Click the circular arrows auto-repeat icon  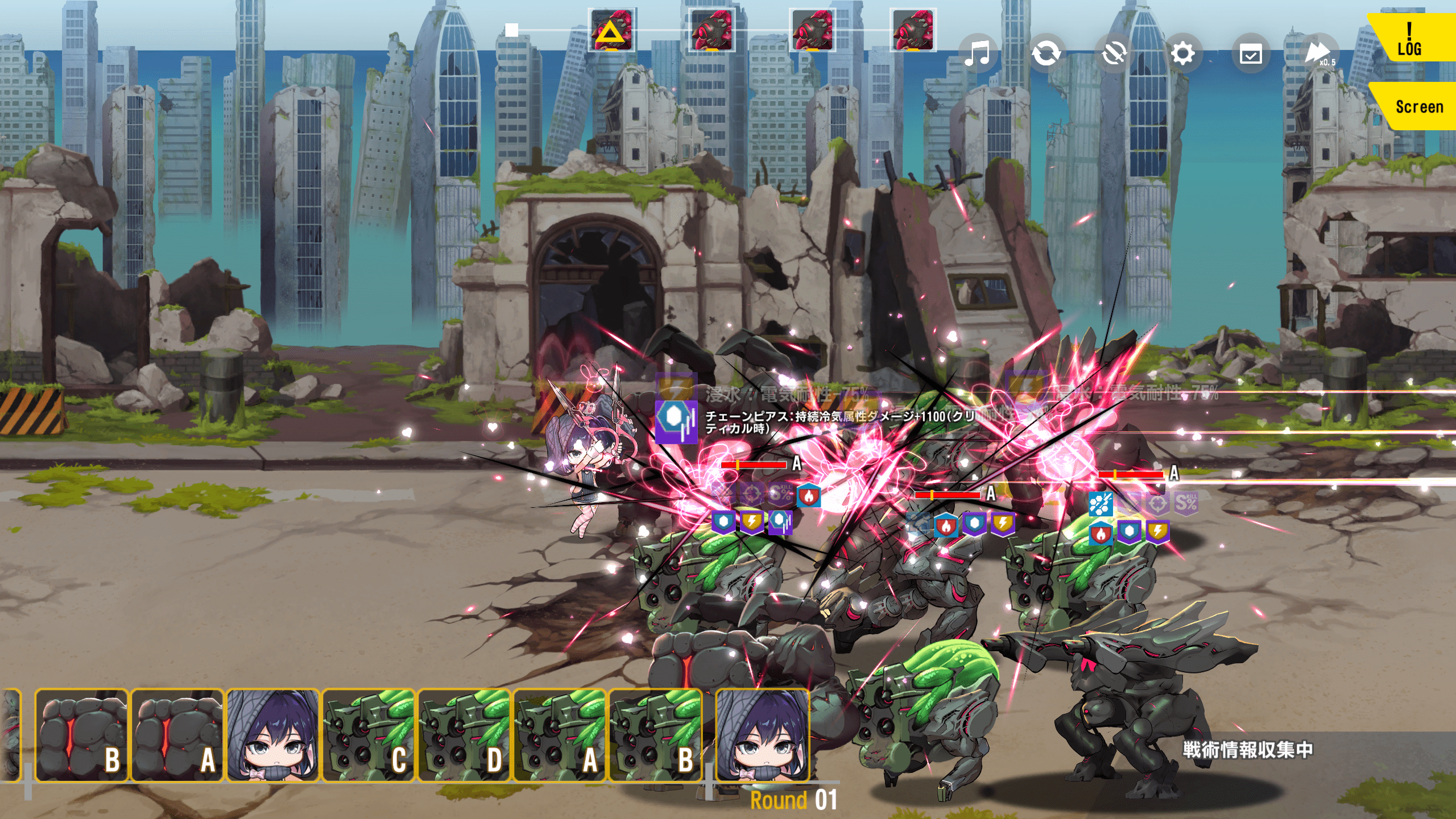pyautogui.click(x=1046, y=54)
